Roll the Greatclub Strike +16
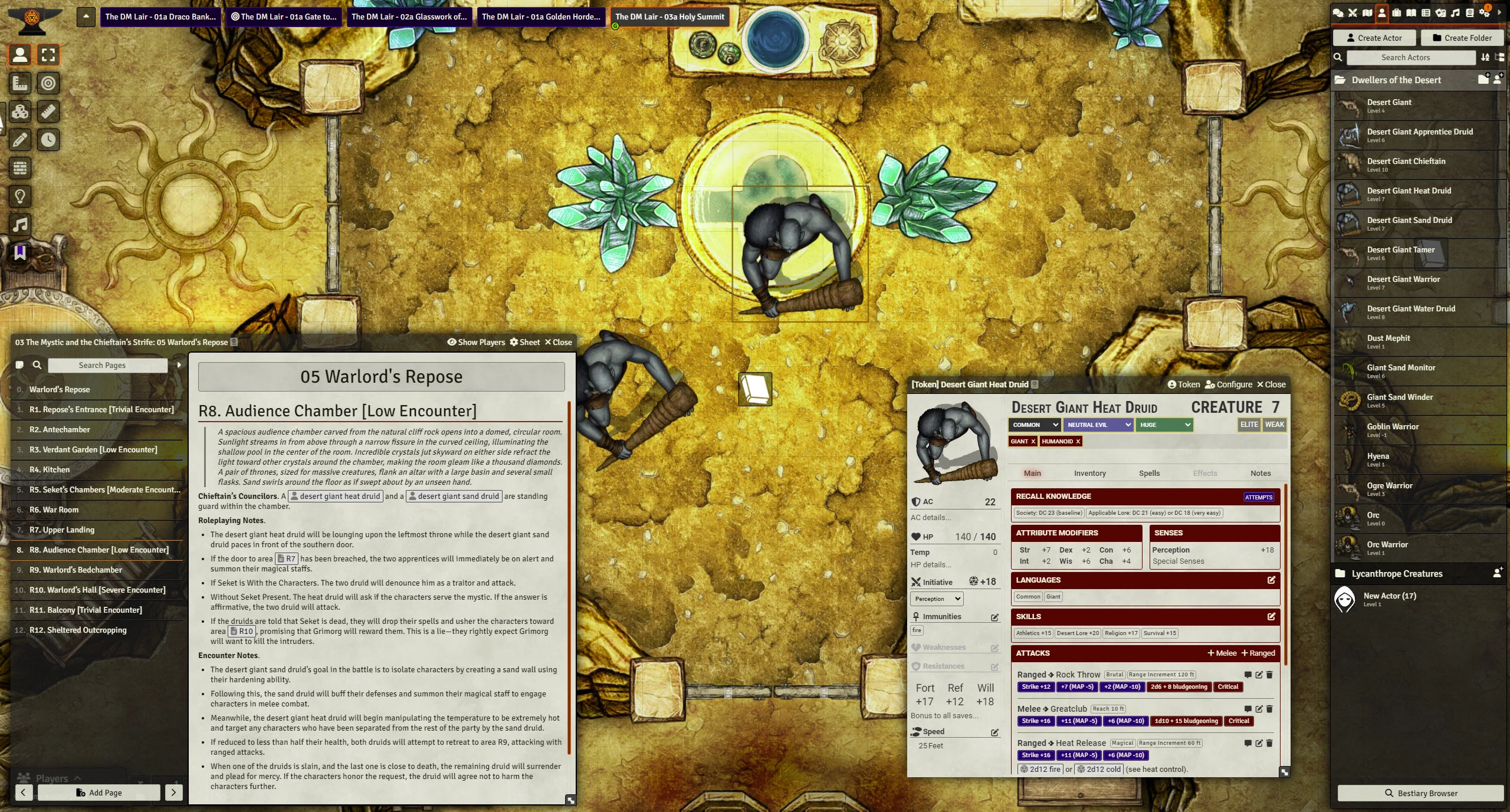 point(1035,721)
